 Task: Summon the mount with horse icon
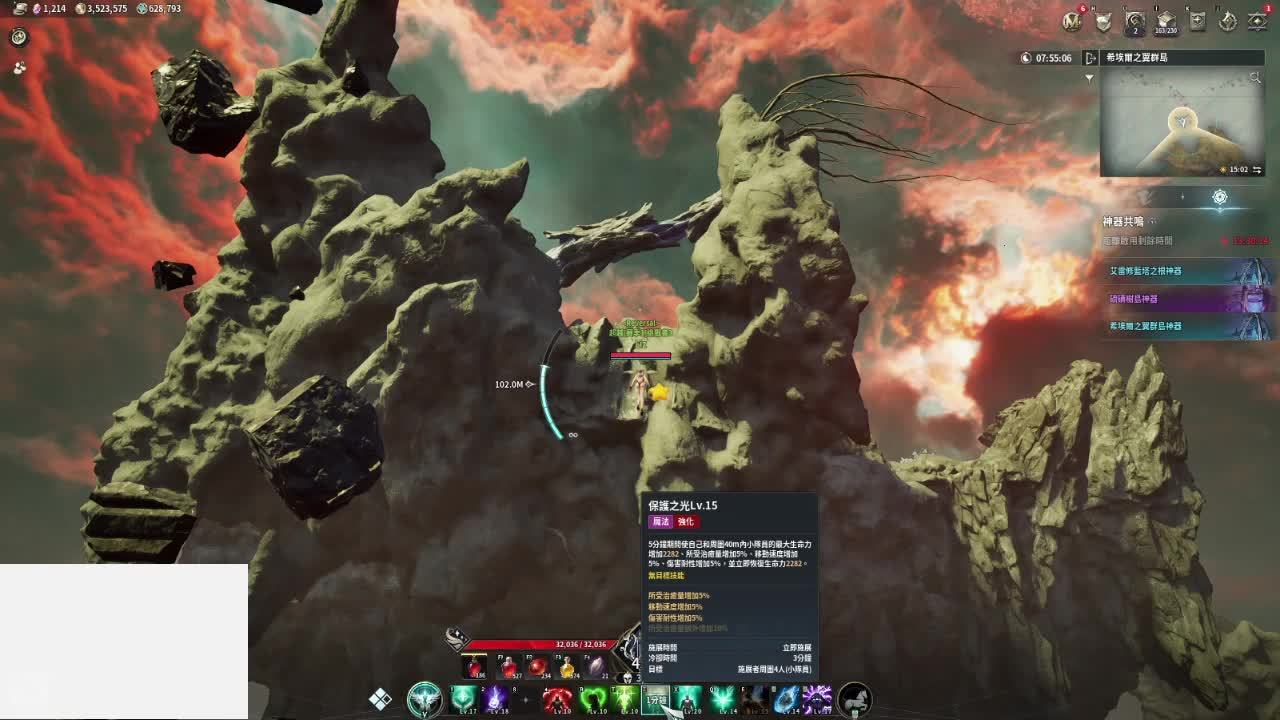854,698
